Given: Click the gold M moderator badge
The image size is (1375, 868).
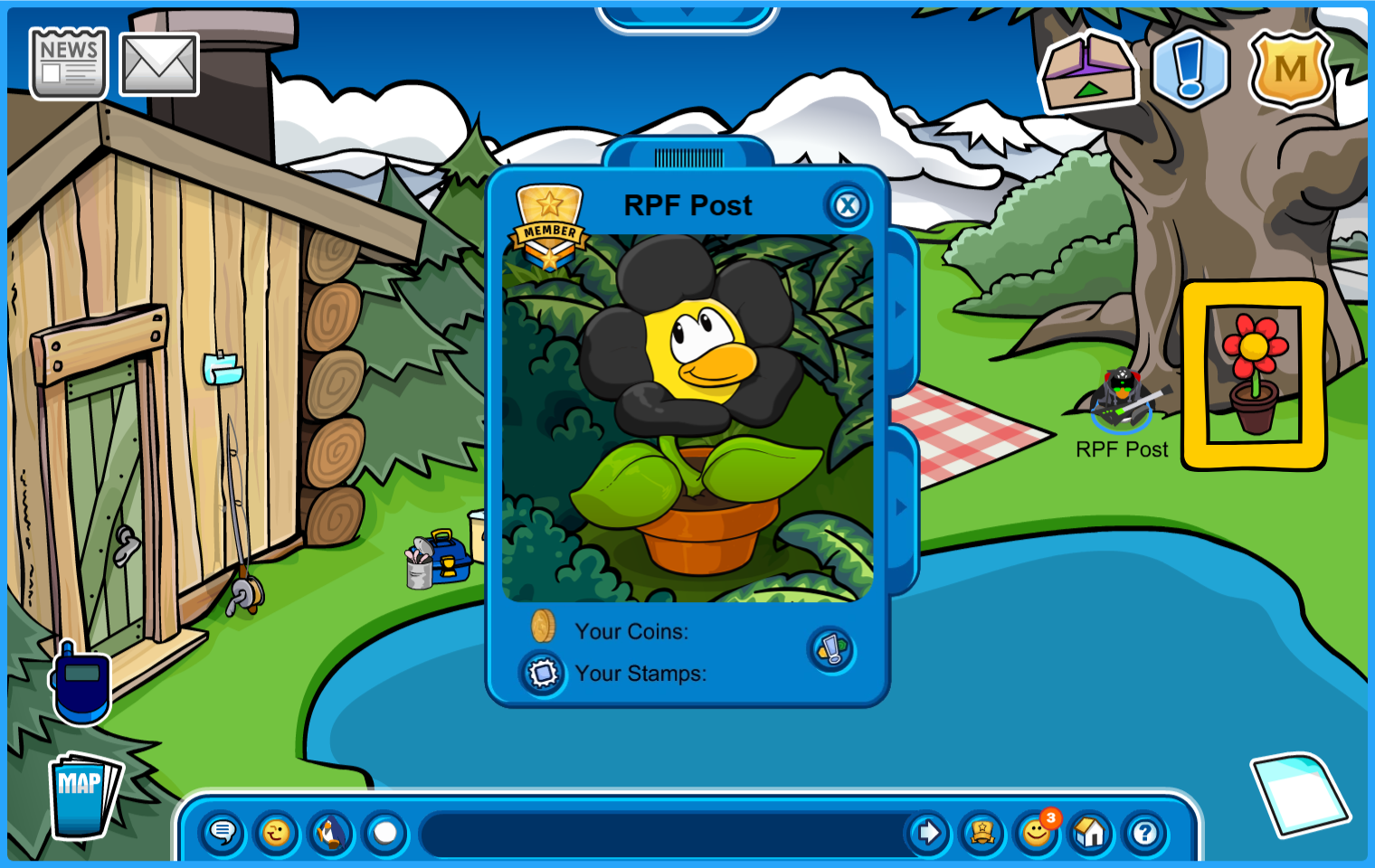Looking at the screenshot, I should point(1290,69).
